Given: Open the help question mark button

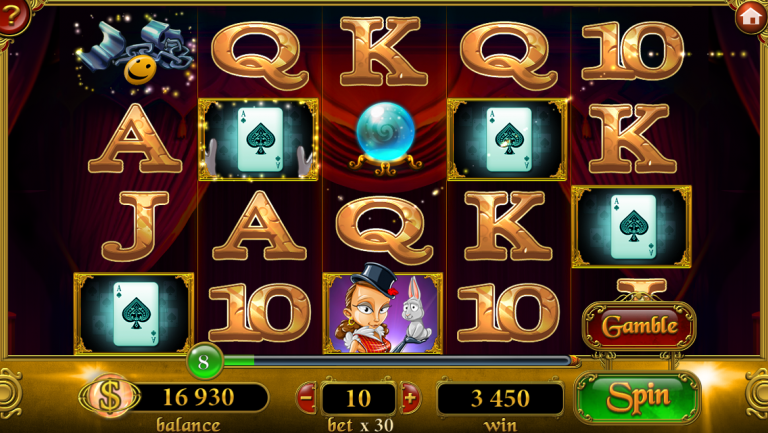Looking at the screenshot, I should (12, 16).
